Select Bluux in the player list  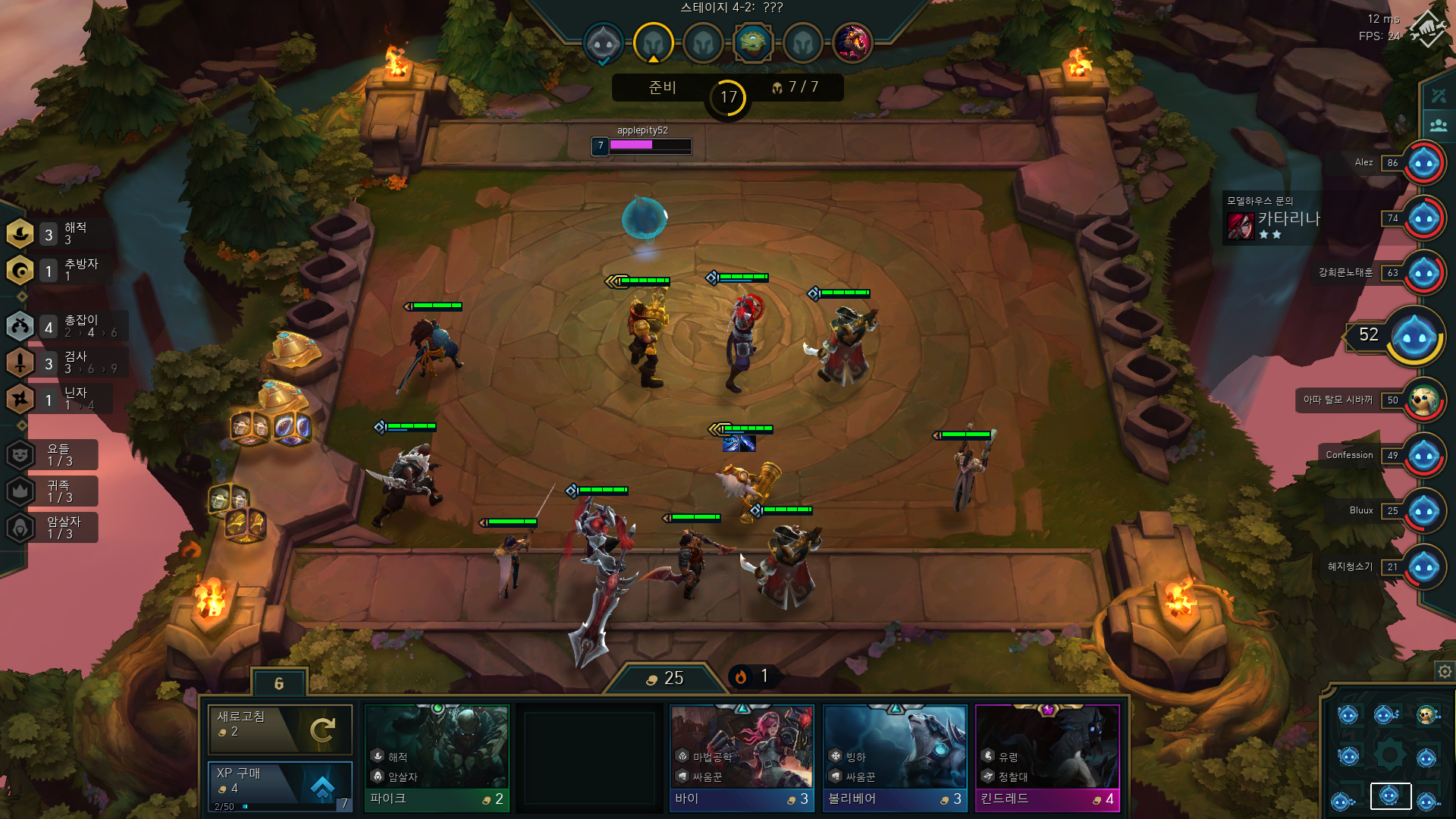click(1423, 511)
